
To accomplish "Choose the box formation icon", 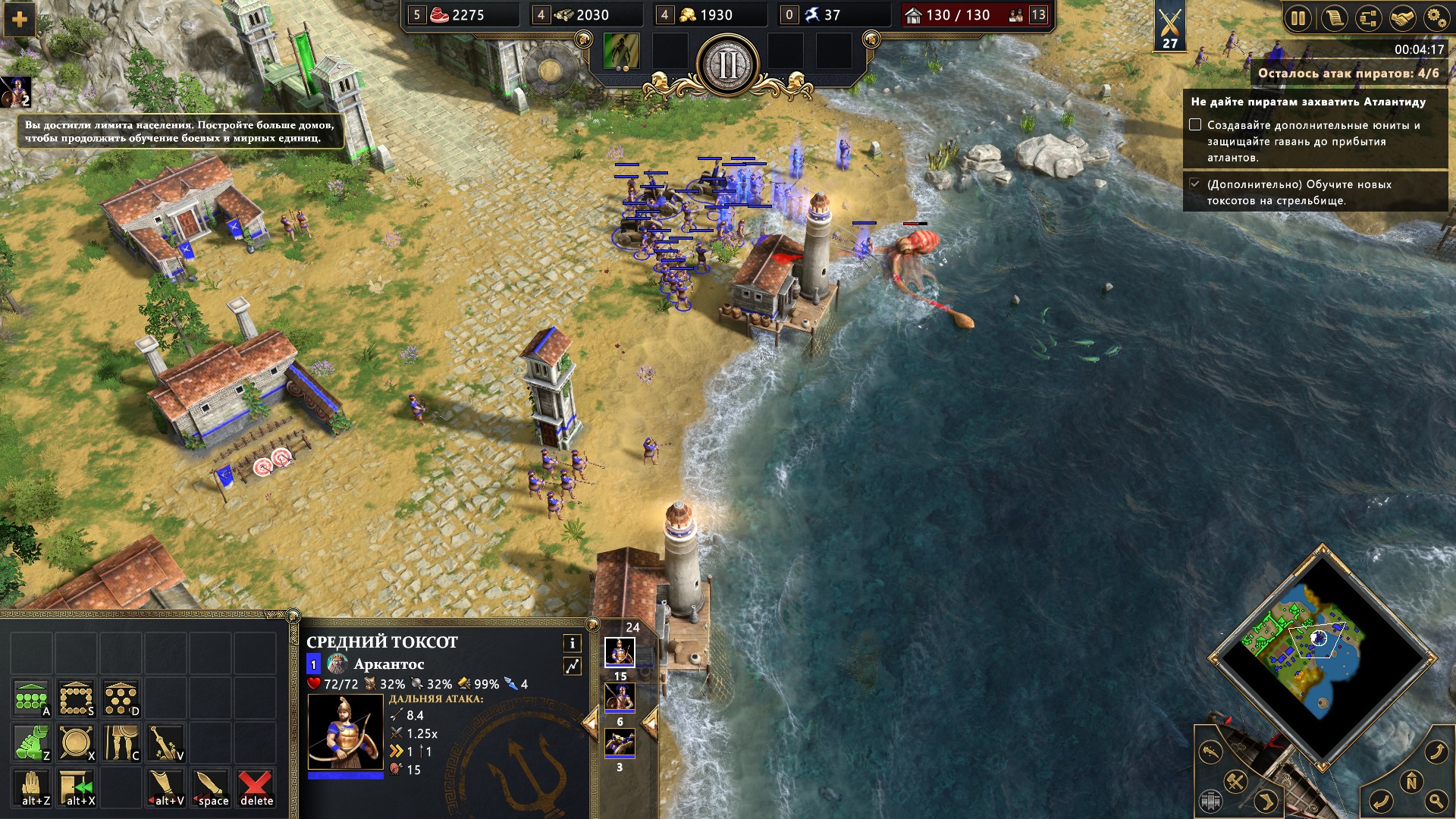I will 76,698.
